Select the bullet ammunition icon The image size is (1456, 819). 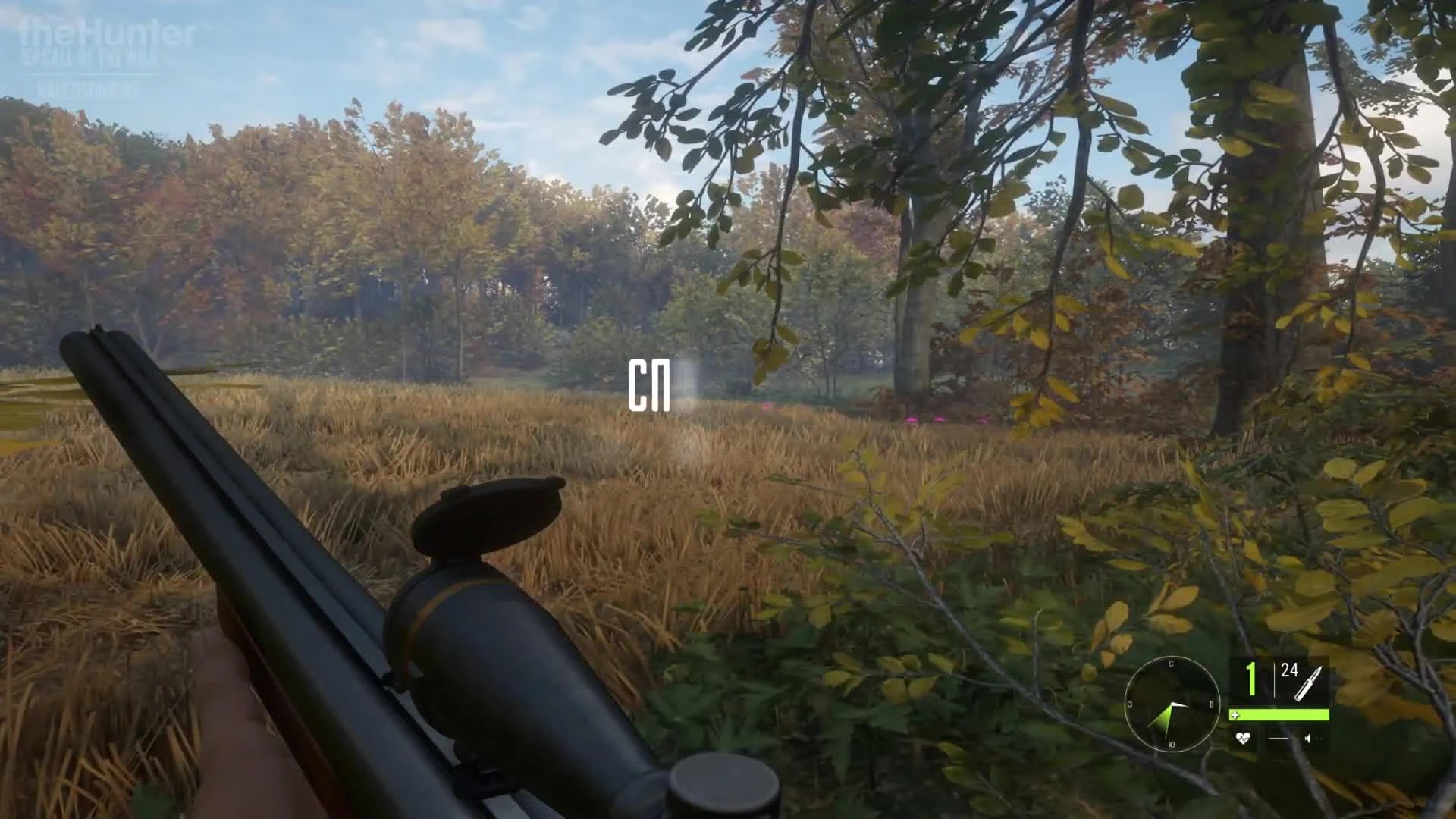[x=1309, y=682]
